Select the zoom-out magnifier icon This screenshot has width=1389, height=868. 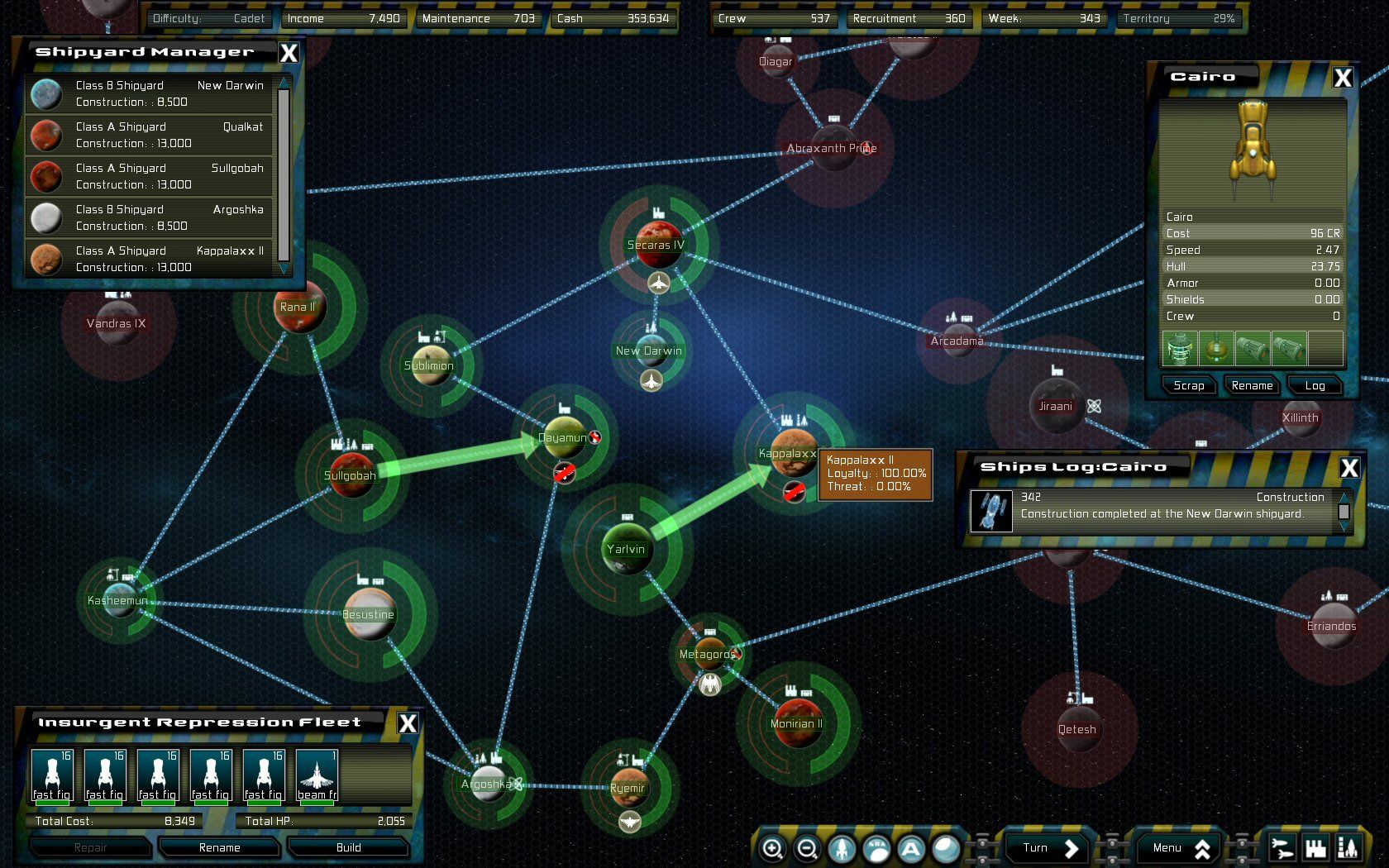coord(807,848)
